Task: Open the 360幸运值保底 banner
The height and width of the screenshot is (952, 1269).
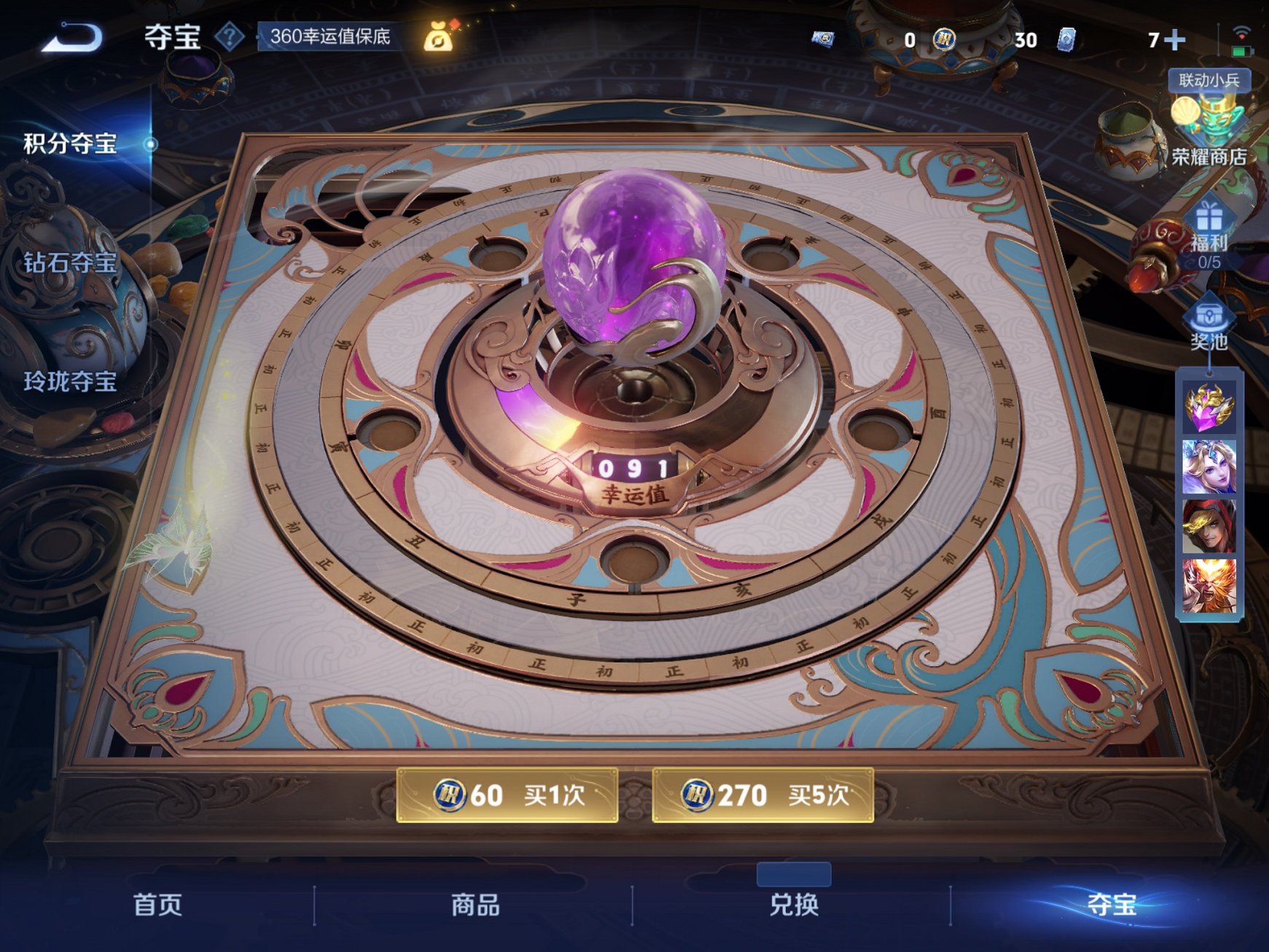Action: coord(329,34)
